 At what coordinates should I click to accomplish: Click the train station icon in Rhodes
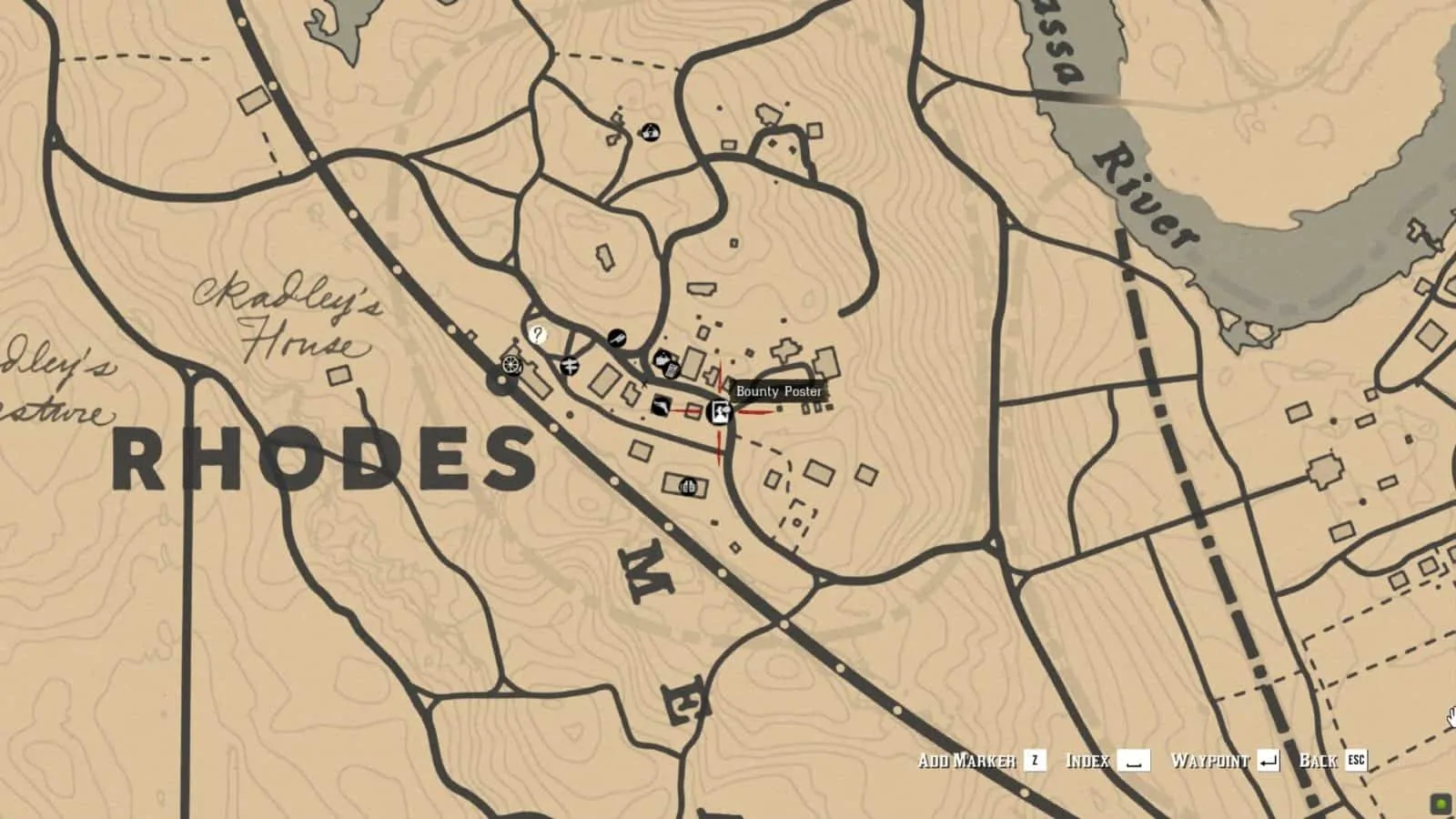[x=570, y=367]
